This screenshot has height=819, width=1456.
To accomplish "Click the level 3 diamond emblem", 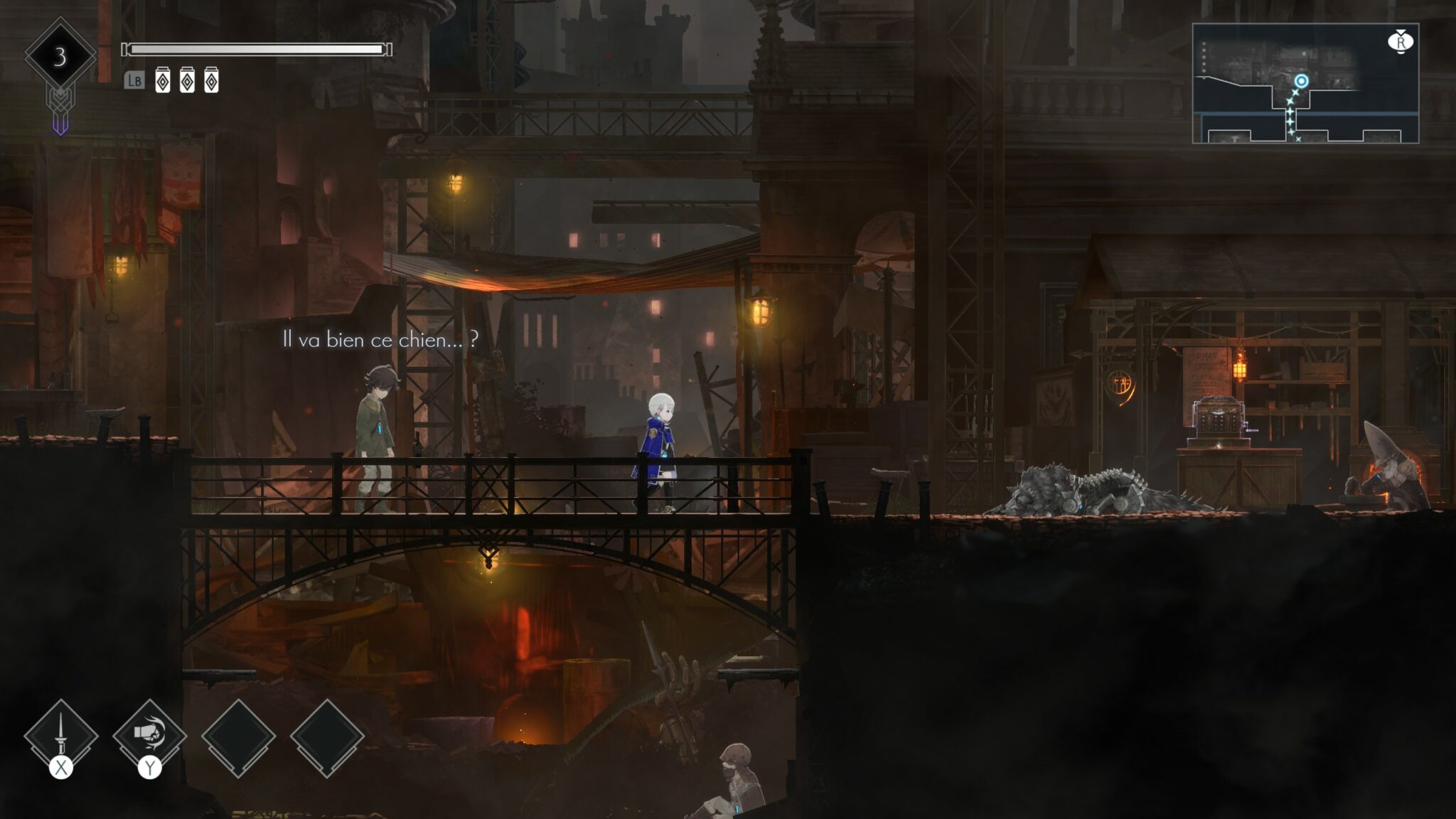I will (x=60, y=56).
